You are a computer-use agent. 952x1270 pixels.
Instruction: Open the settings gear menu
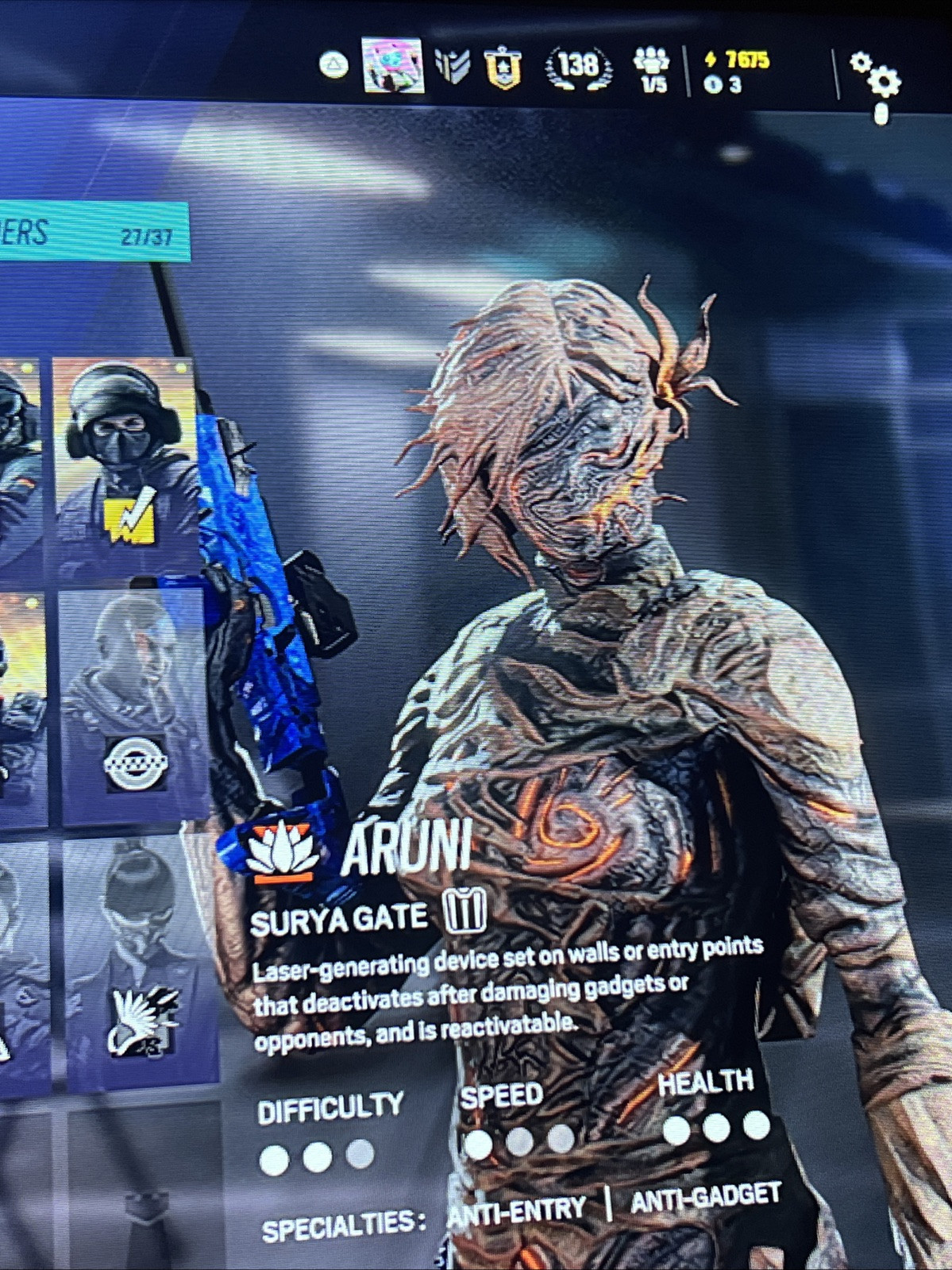pos(876,77)
